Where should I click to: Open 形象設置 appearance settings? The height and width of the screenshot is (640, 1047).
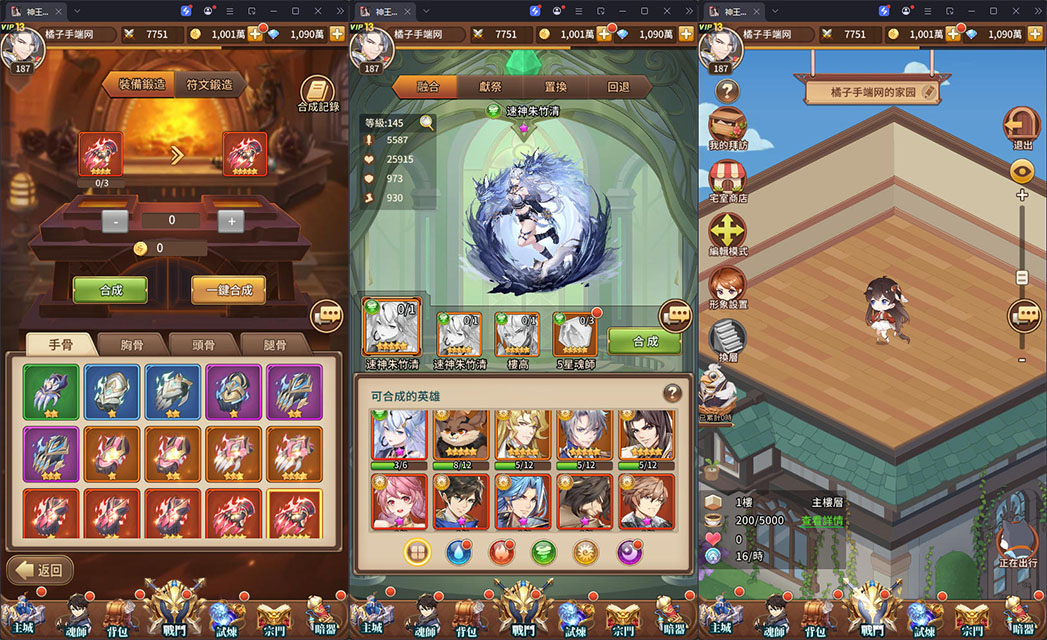(727, 287)
